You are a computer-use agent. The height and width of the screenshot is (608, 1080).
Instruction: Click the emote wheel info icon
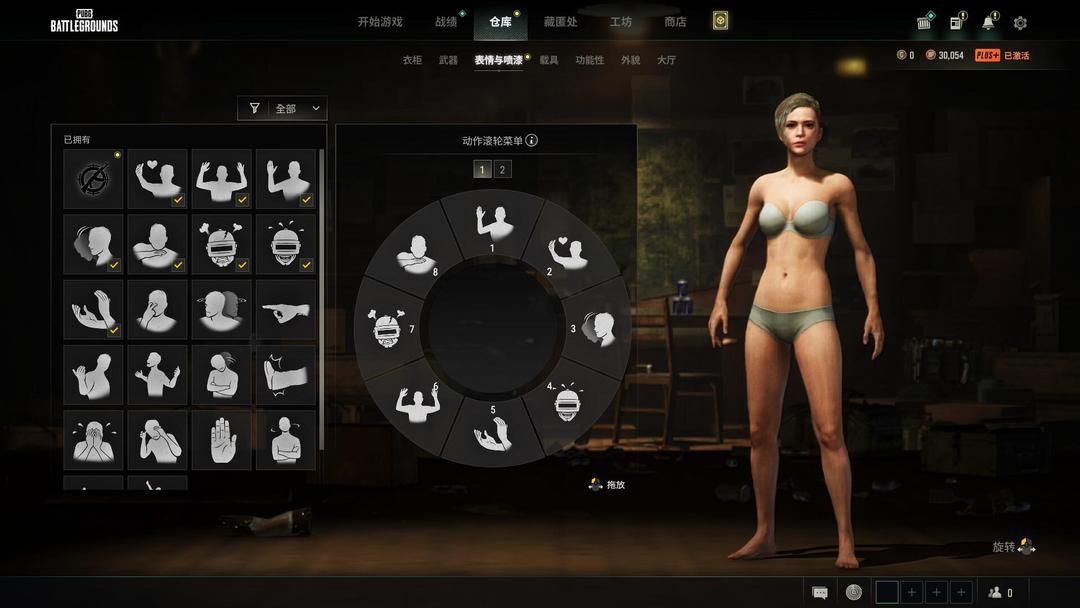pyautogui.click(x=532, y=140)
